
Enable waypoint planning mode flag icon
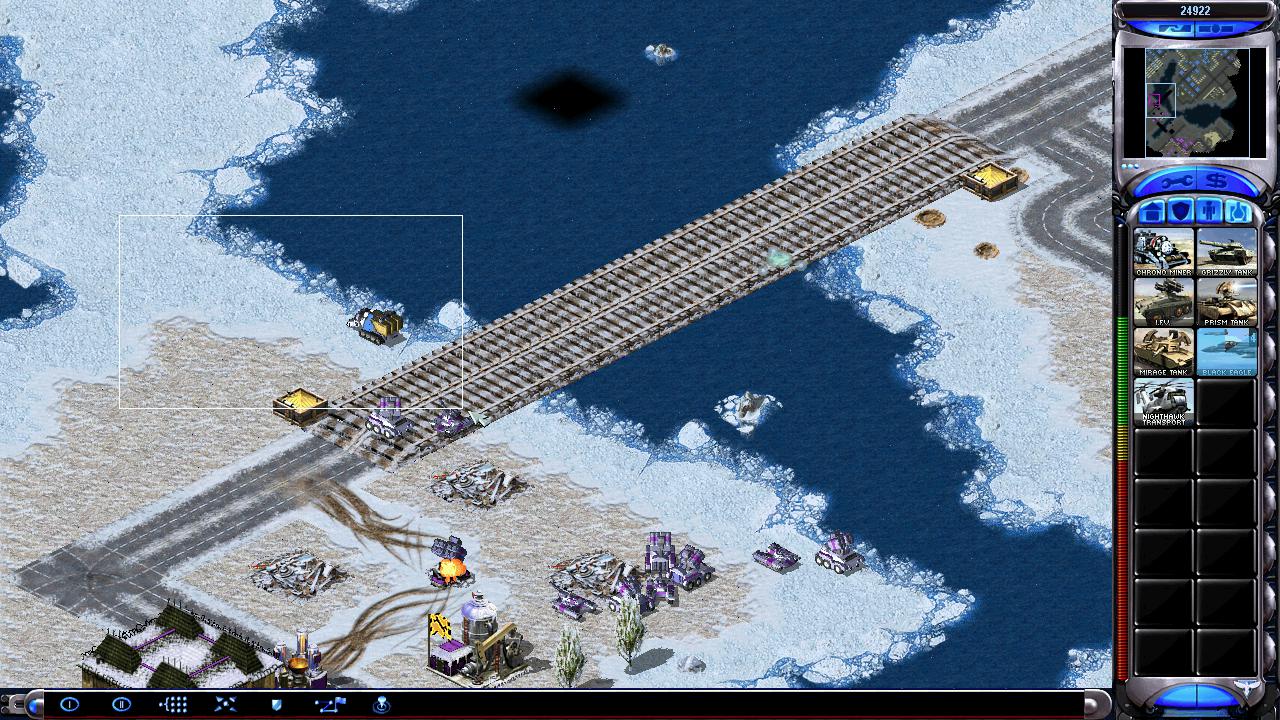click(329, 704)
